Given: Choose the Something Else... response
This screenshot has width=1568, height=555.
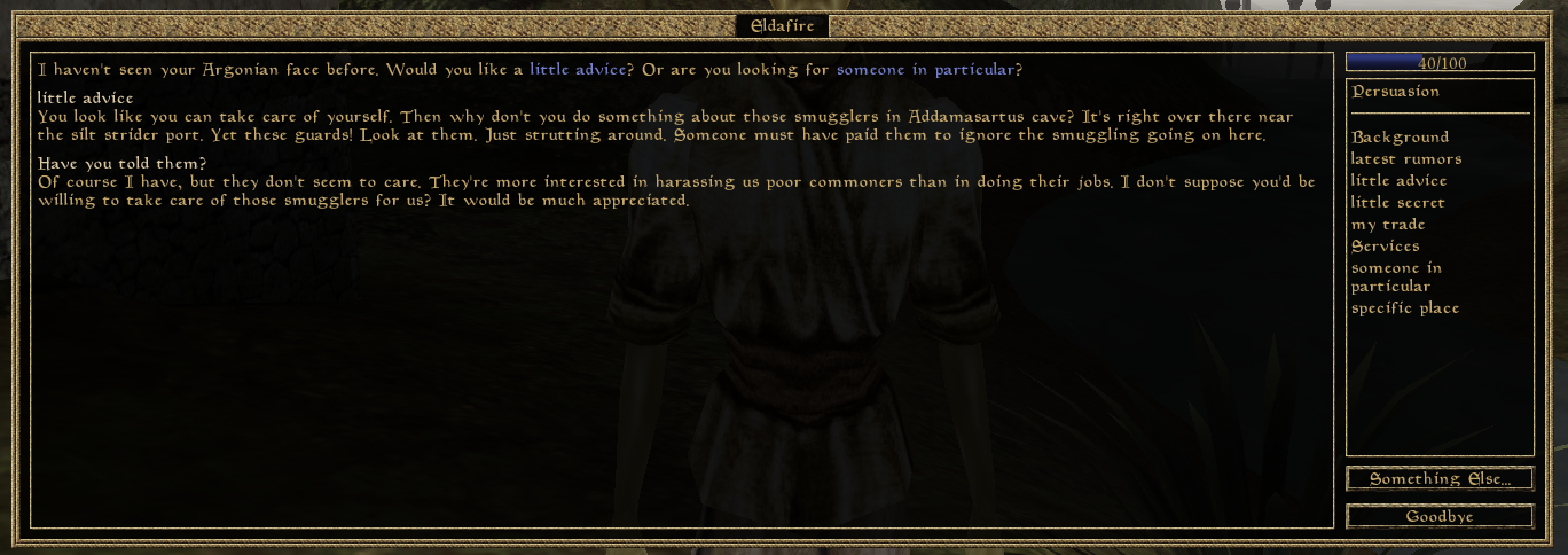Looking at the screenshot, I should pos(1439,479).
